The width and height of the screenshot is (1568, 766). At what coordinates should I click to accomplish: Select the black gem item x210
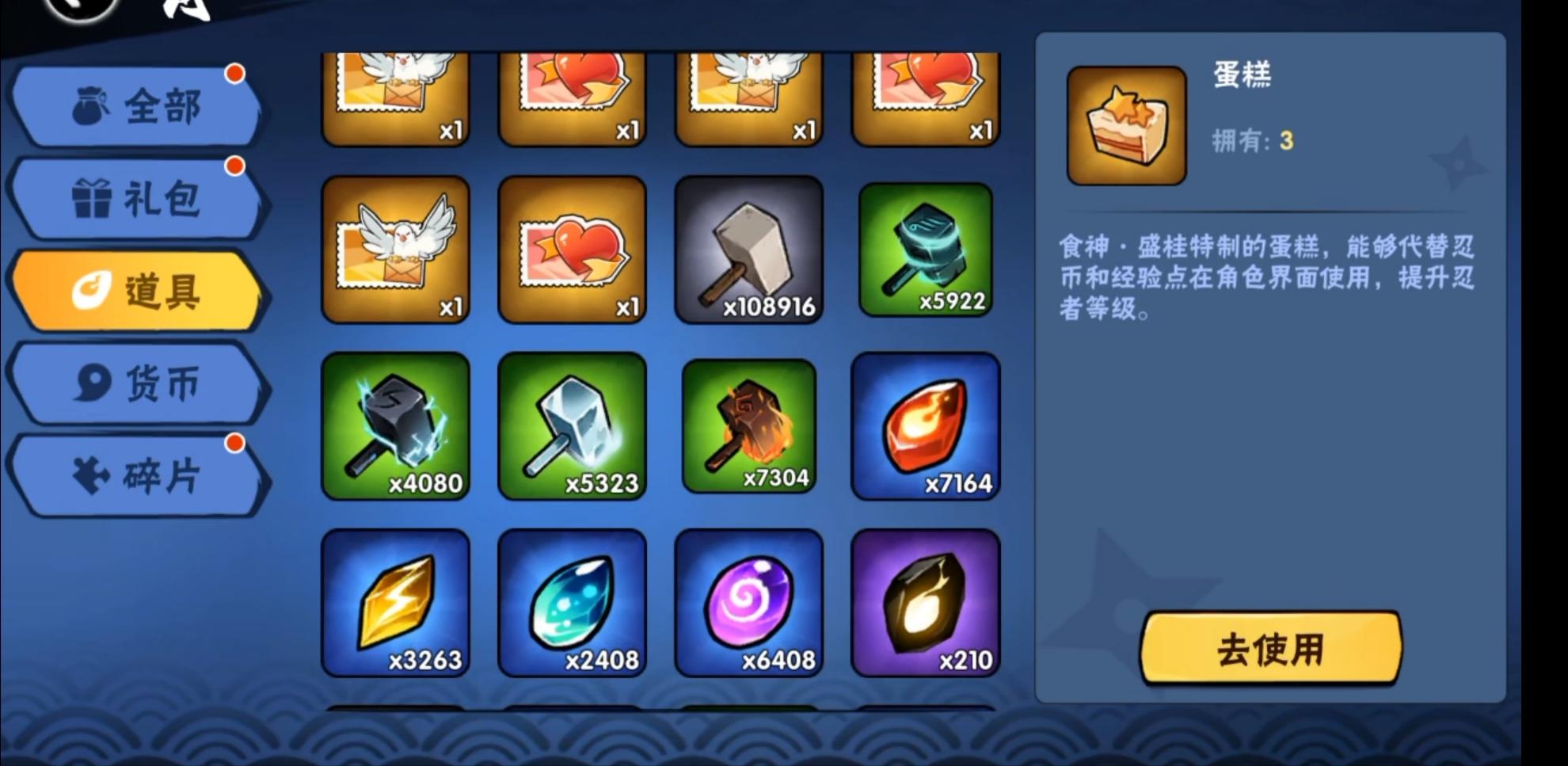(x=925, y=602)
